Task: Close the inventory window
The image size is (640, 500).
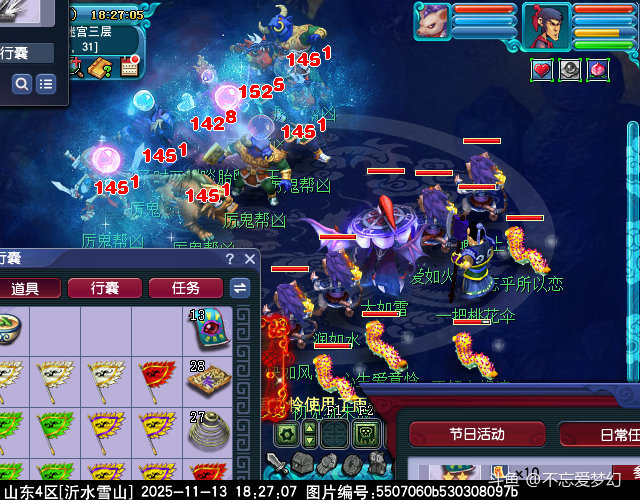Action: (248, 259)
